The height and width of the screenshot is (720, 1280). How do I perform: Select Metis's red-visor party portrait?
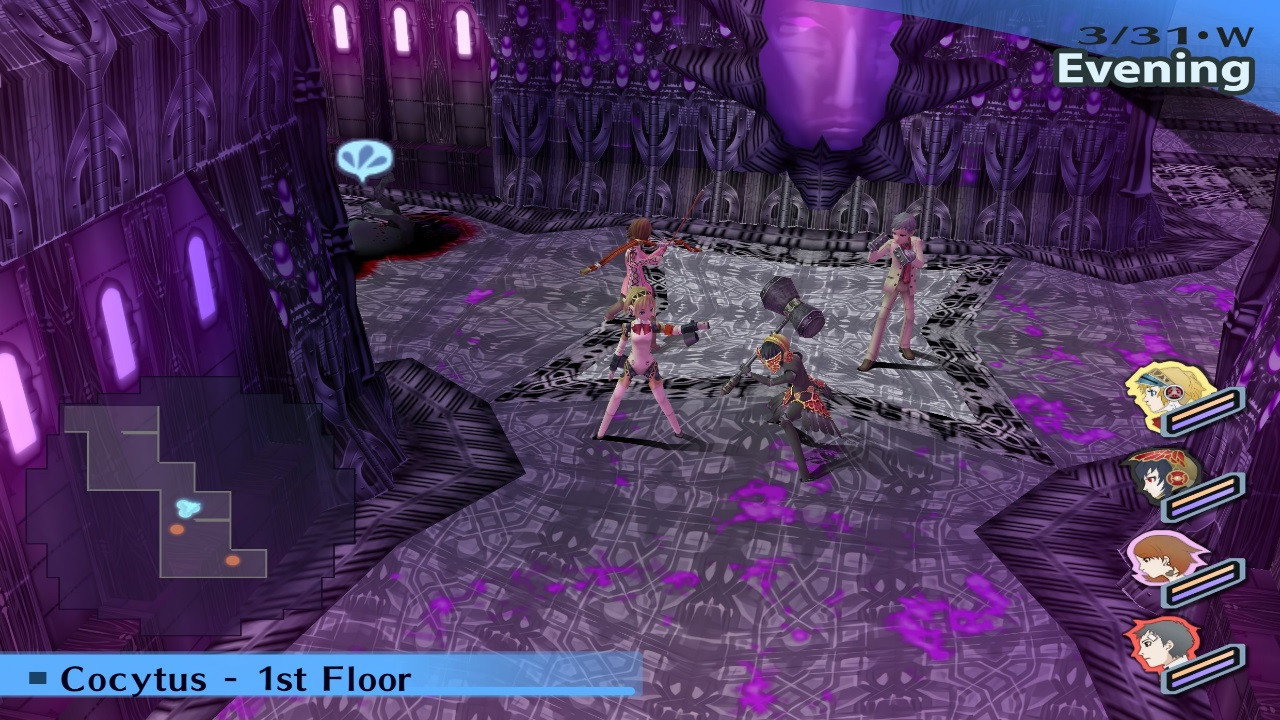point(1153,476)
